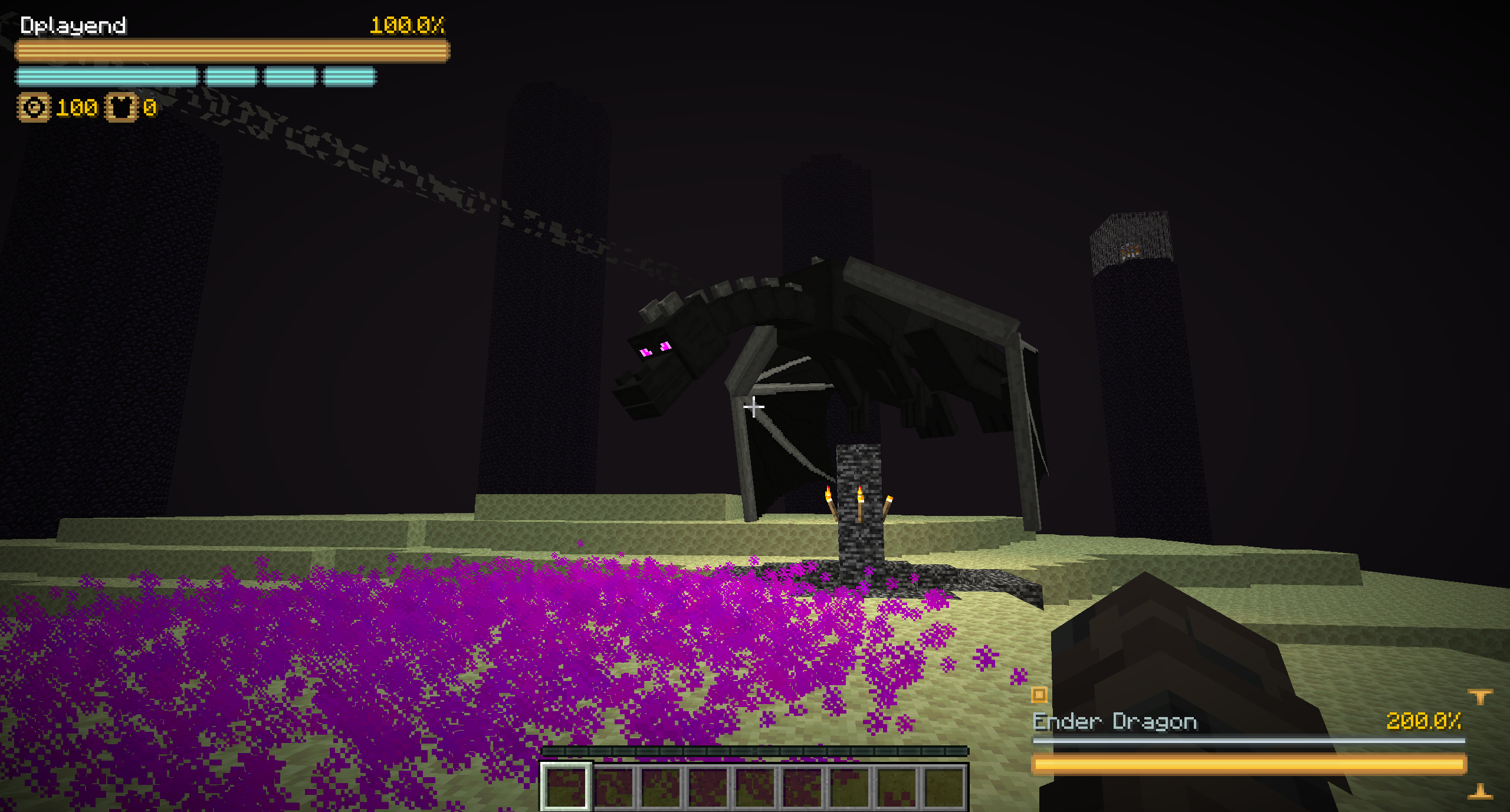Click the chestplate armor icon
This screenshot has height=812, width=1510.
point(121,107)
